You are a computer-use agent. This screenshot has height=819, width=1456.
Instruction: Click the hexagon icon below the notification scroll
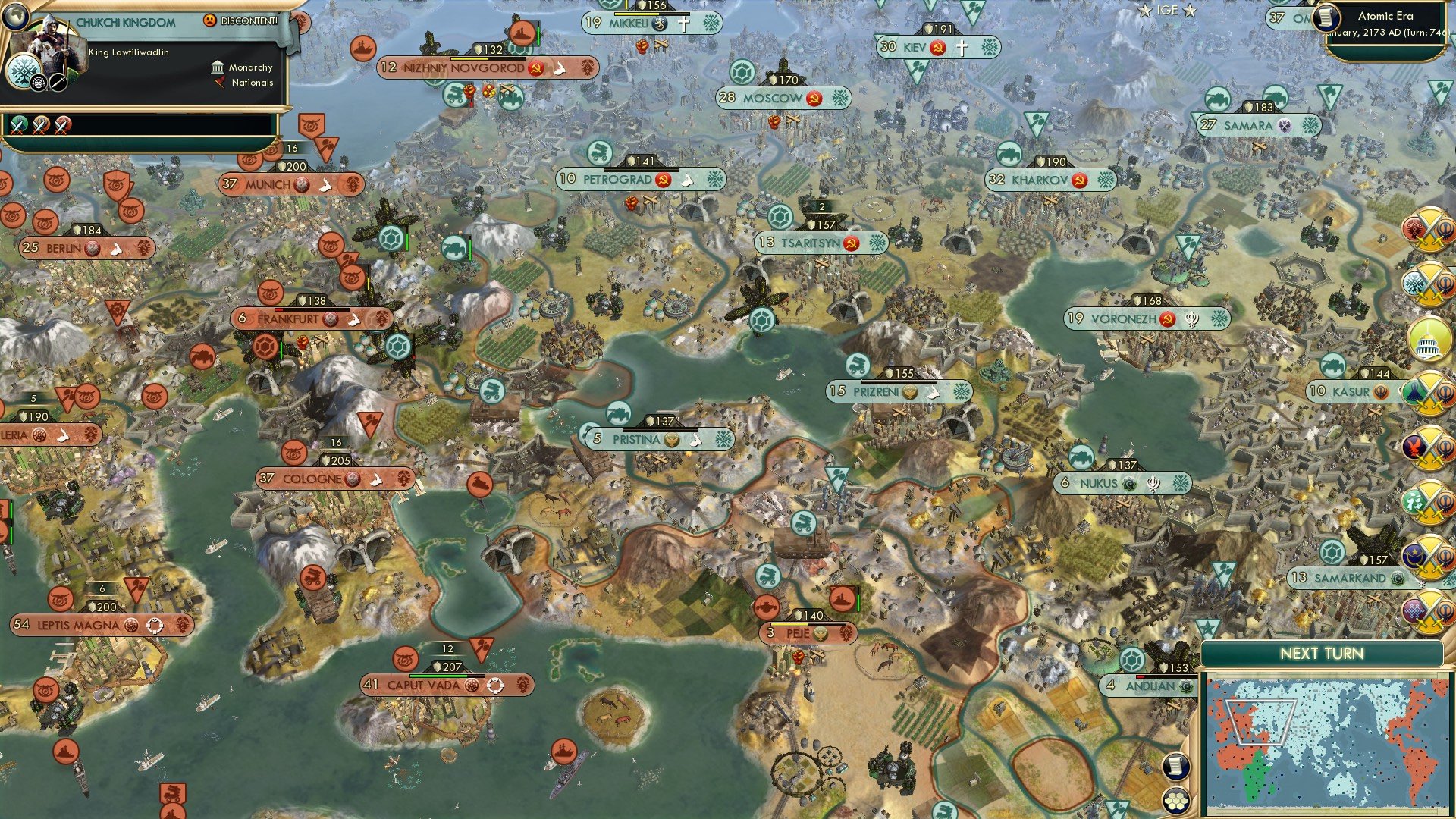(1176, 801)
